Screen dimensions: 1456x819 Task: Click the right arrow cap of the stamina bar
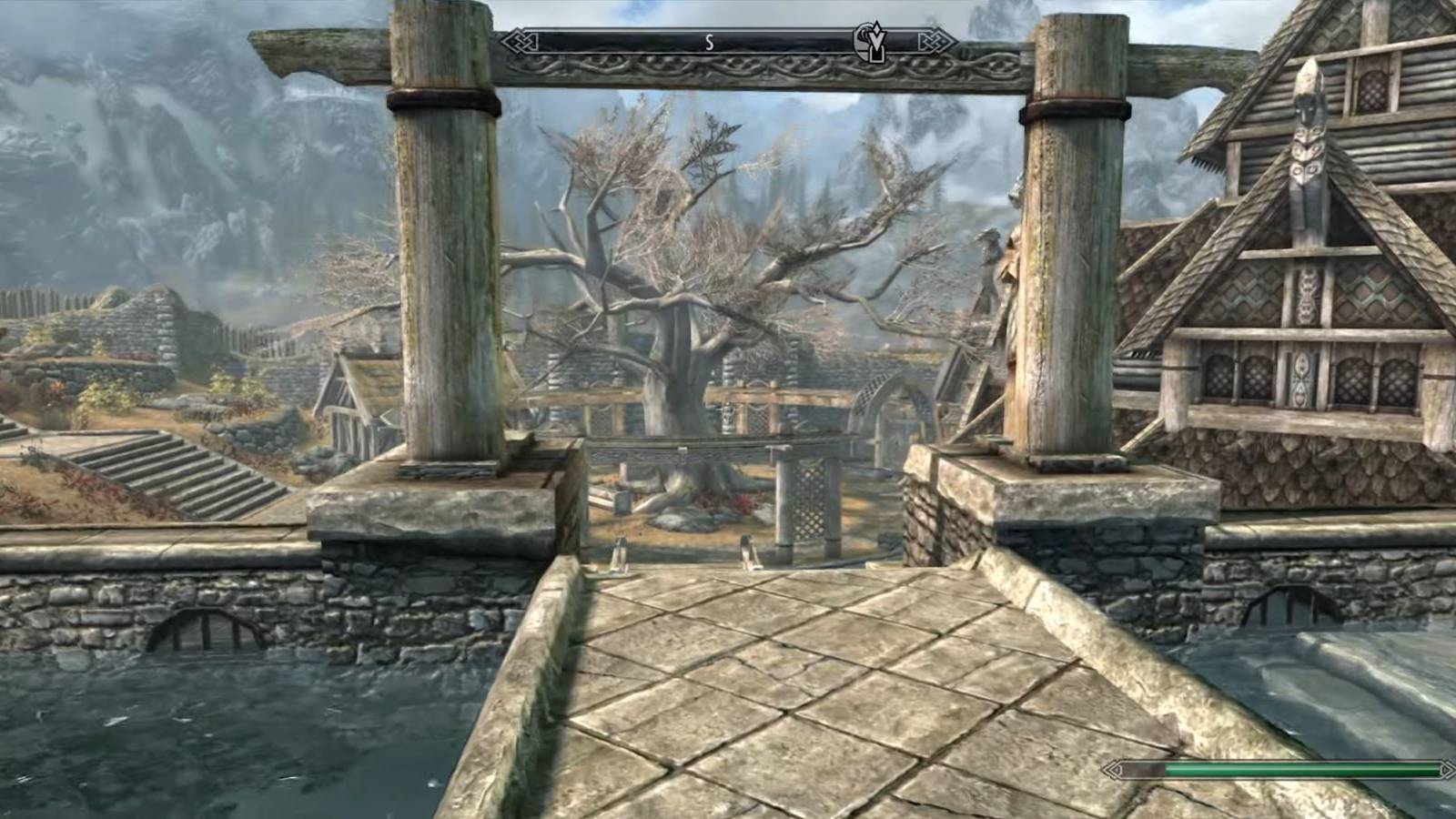click(x=1446, y=770)
